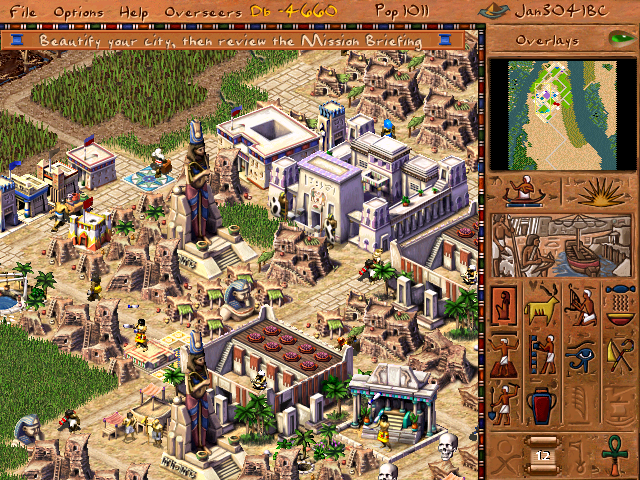Visit overseers via the seated figure button
Screen dimensions: 640x480
click(x=523, y=190)
